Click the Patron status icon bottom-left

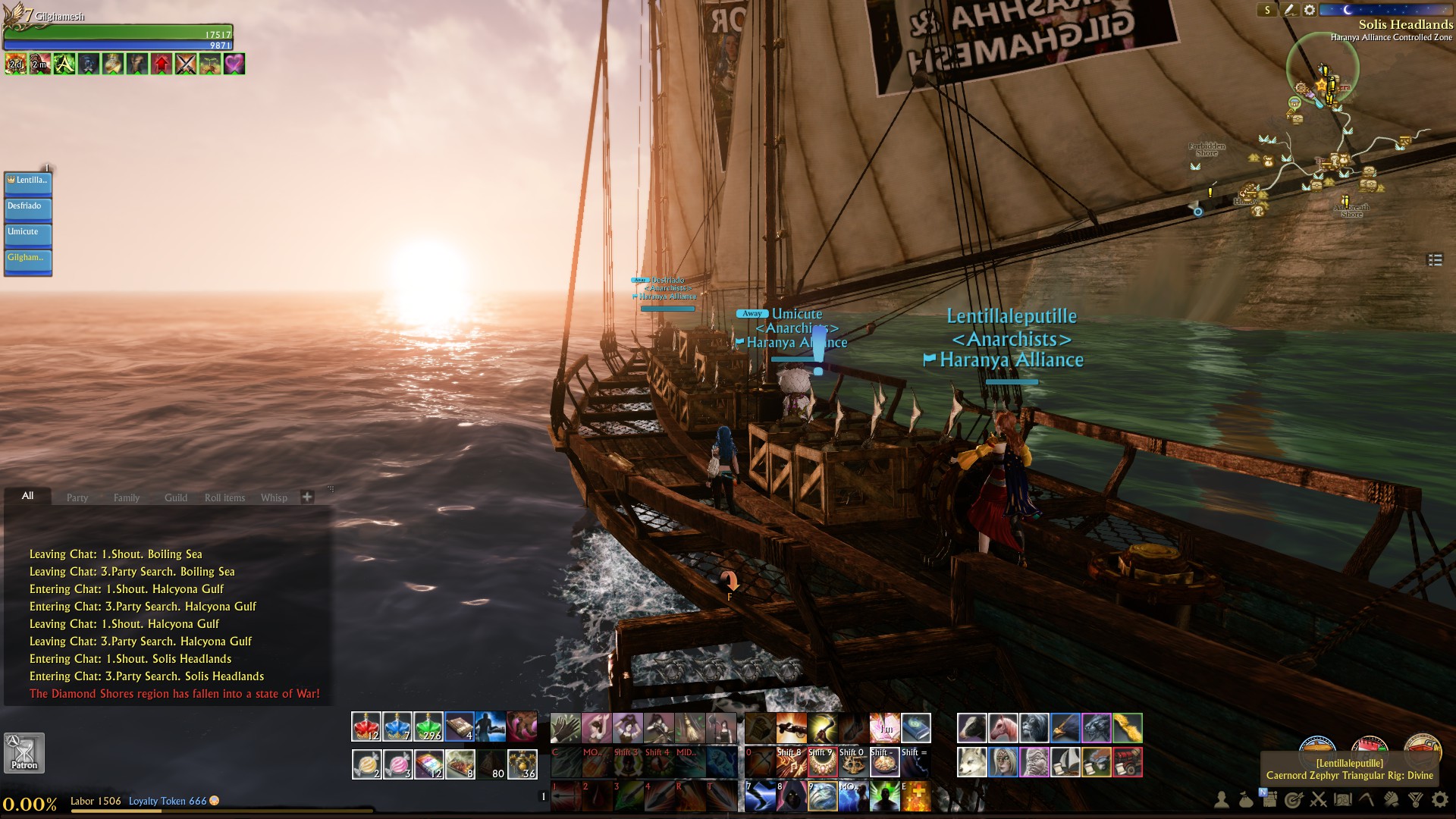tap(23, 752)
